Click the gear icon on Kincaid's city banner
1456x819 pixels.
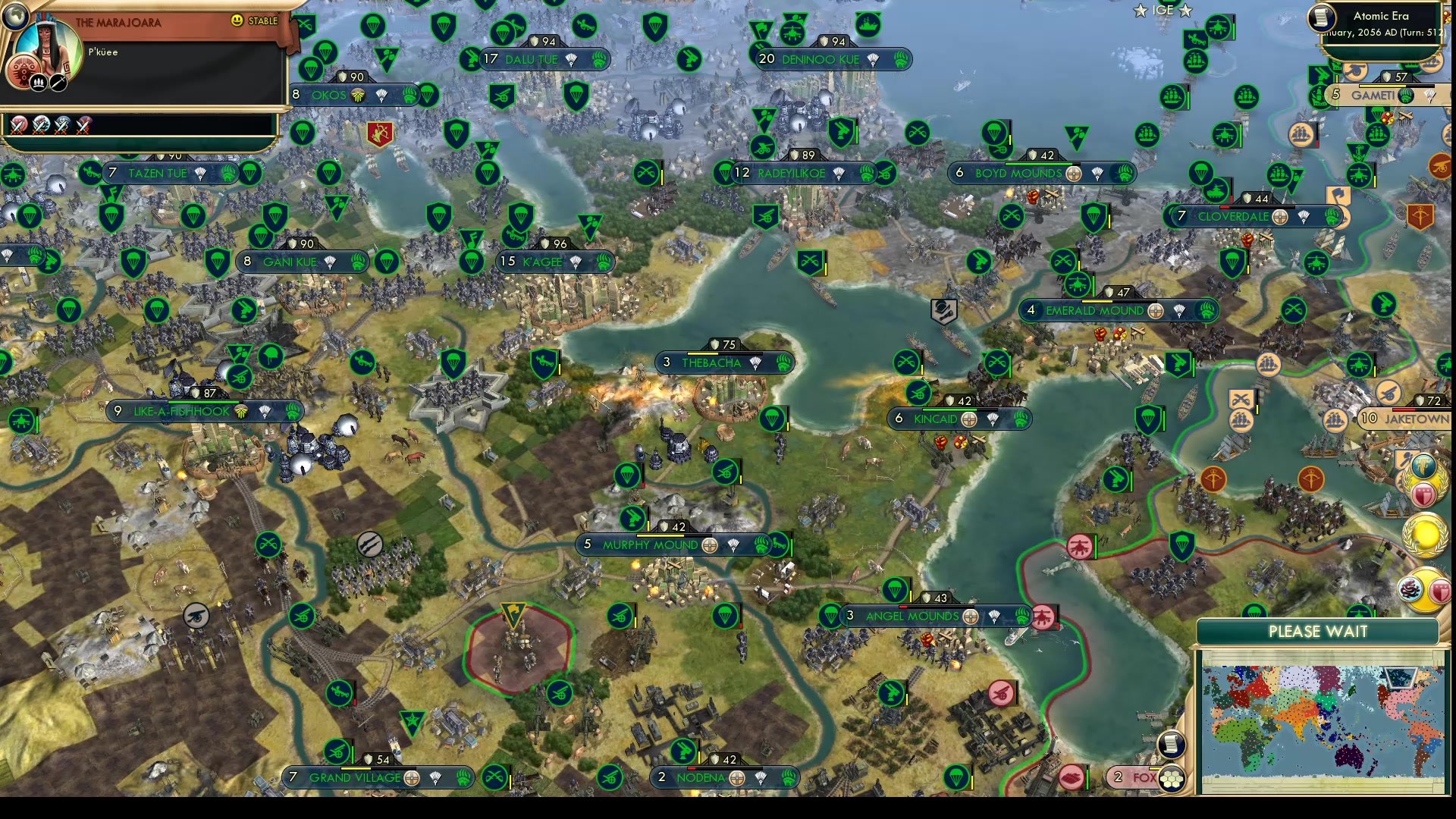968,417
